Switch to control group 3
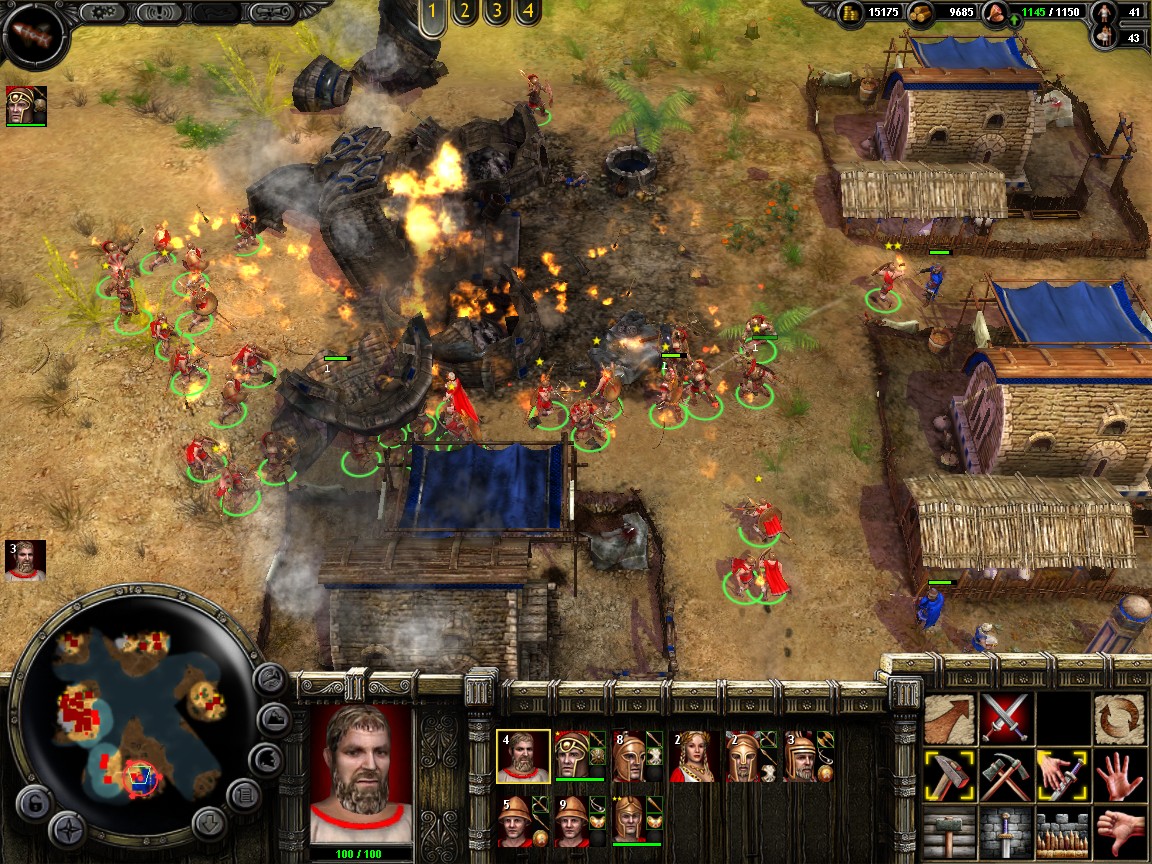 [x=495, y=13]
